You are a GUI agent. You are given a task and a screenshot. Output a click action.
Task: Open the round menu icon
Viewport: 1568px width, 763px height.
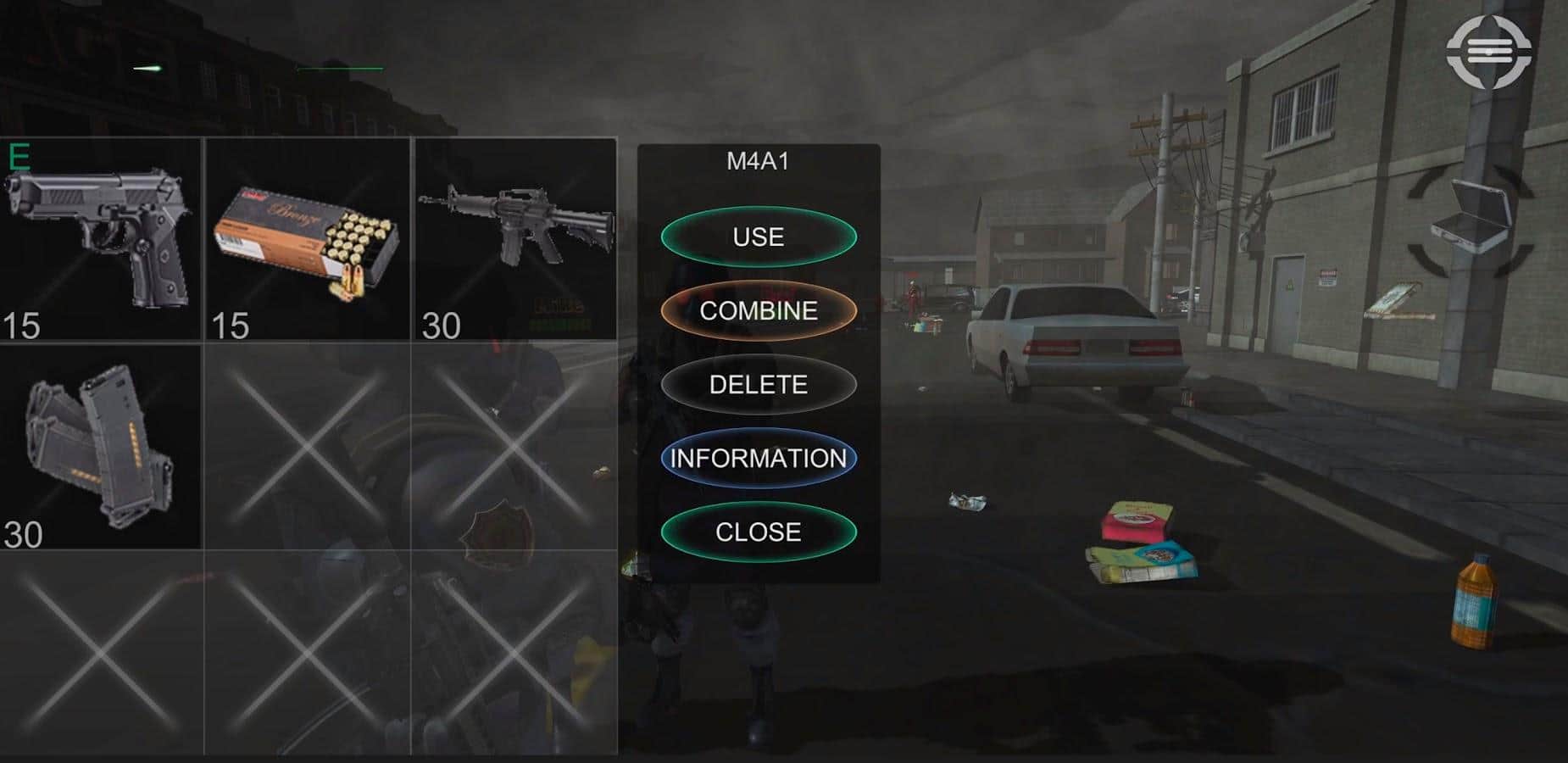coord(1490,52)
